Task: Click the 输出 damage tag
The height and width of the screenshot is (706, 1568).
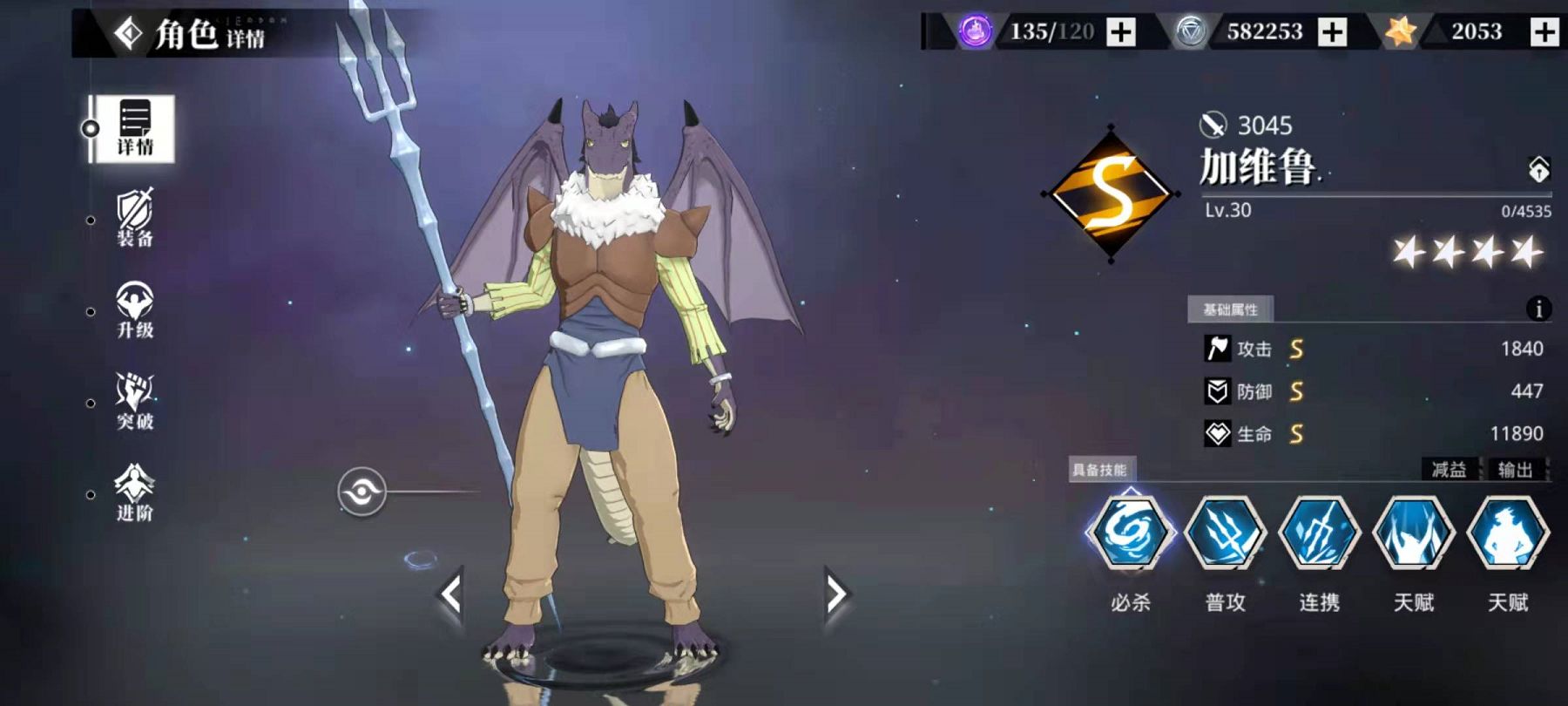Action: pos(1516,470)
